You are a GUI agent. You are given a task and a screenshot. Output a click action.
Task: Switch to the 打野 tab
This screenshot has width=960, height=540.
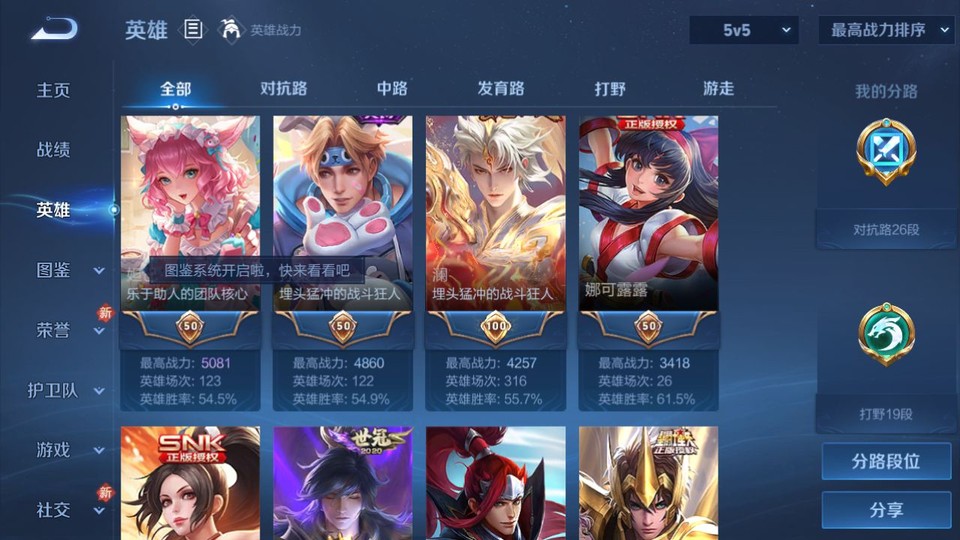pyautogui.click(x=610, y=88)
